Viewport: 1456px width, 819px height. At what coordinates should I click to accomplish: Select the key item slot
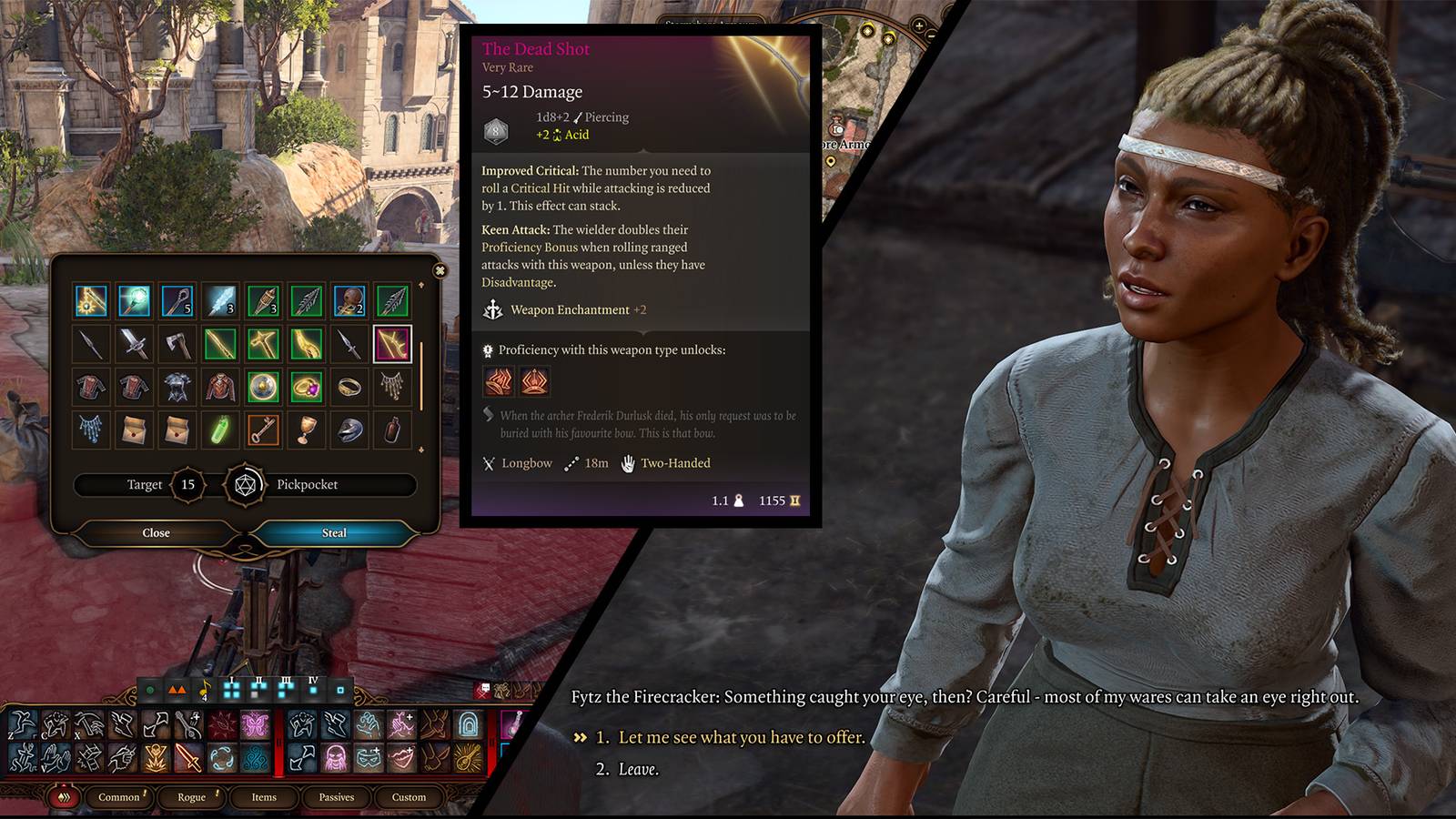tap(263, 430)
